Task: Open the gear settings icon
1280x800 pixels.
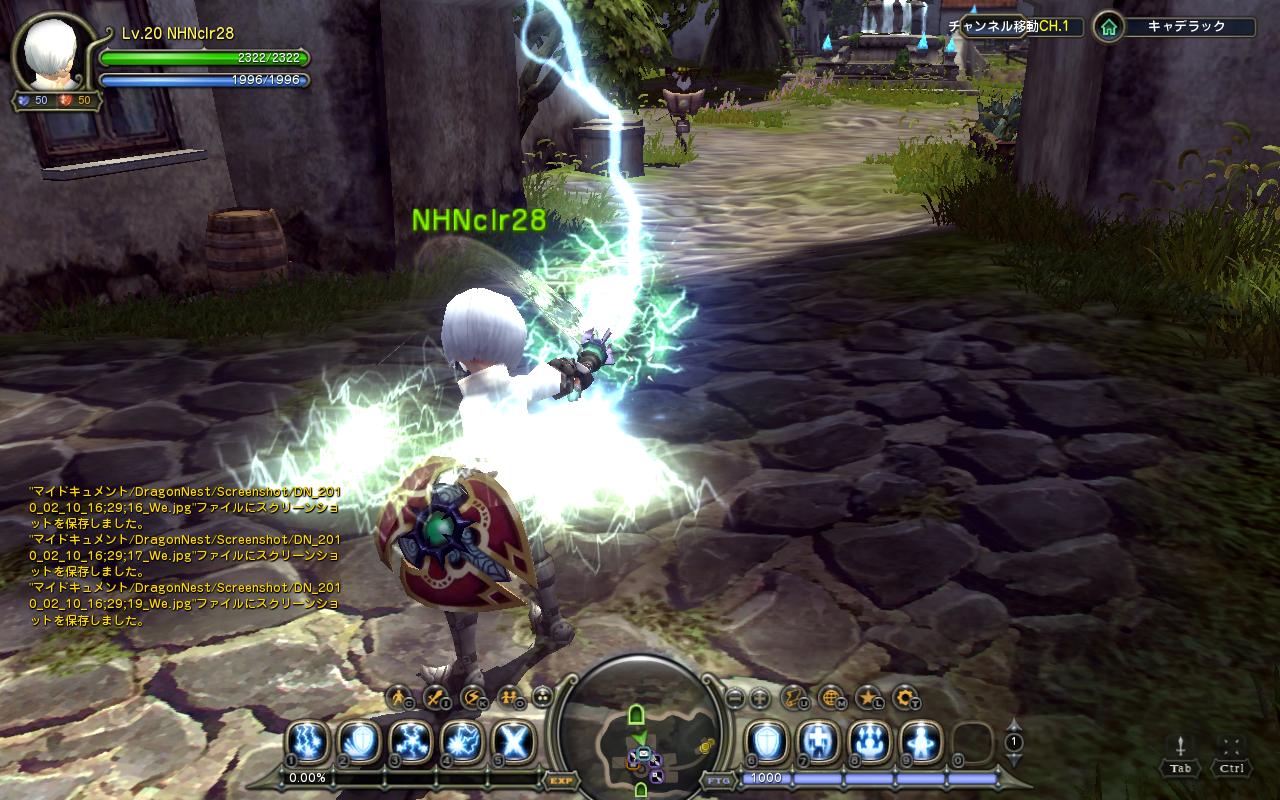Action: [905, 697]
